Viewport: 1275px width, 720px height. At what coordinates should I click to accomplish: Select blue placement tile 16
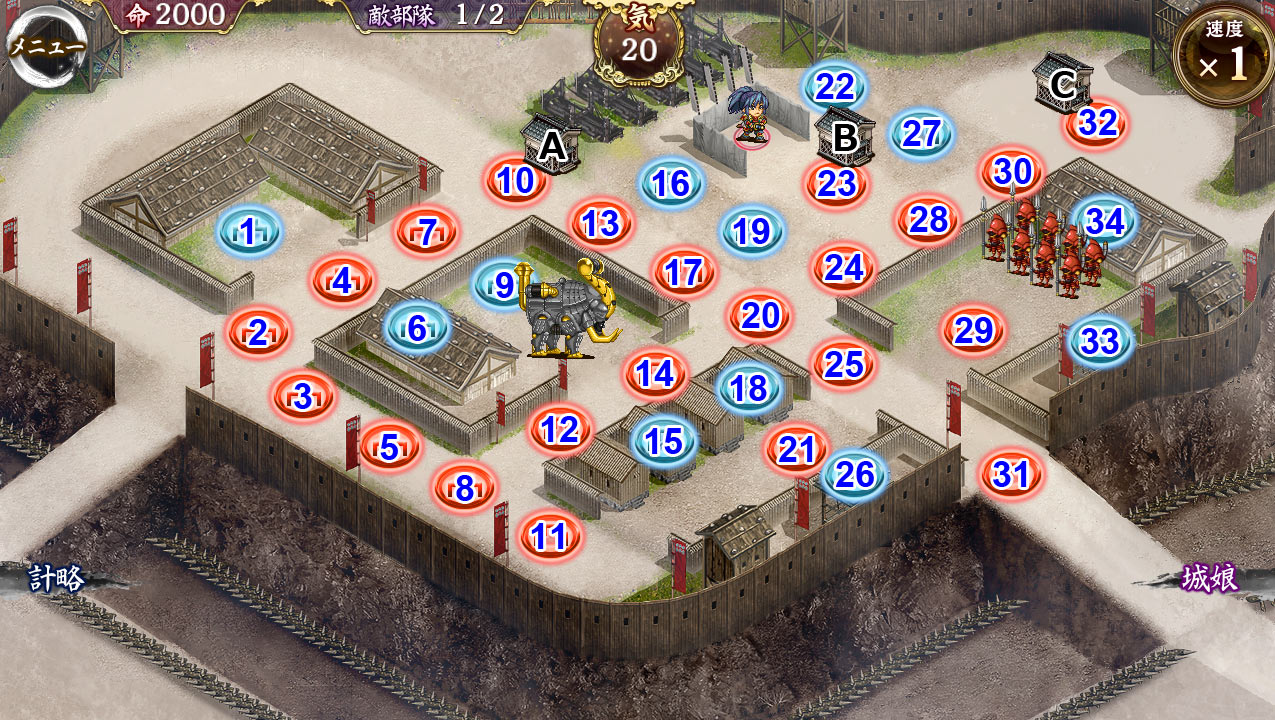click(x=671, y=184)
